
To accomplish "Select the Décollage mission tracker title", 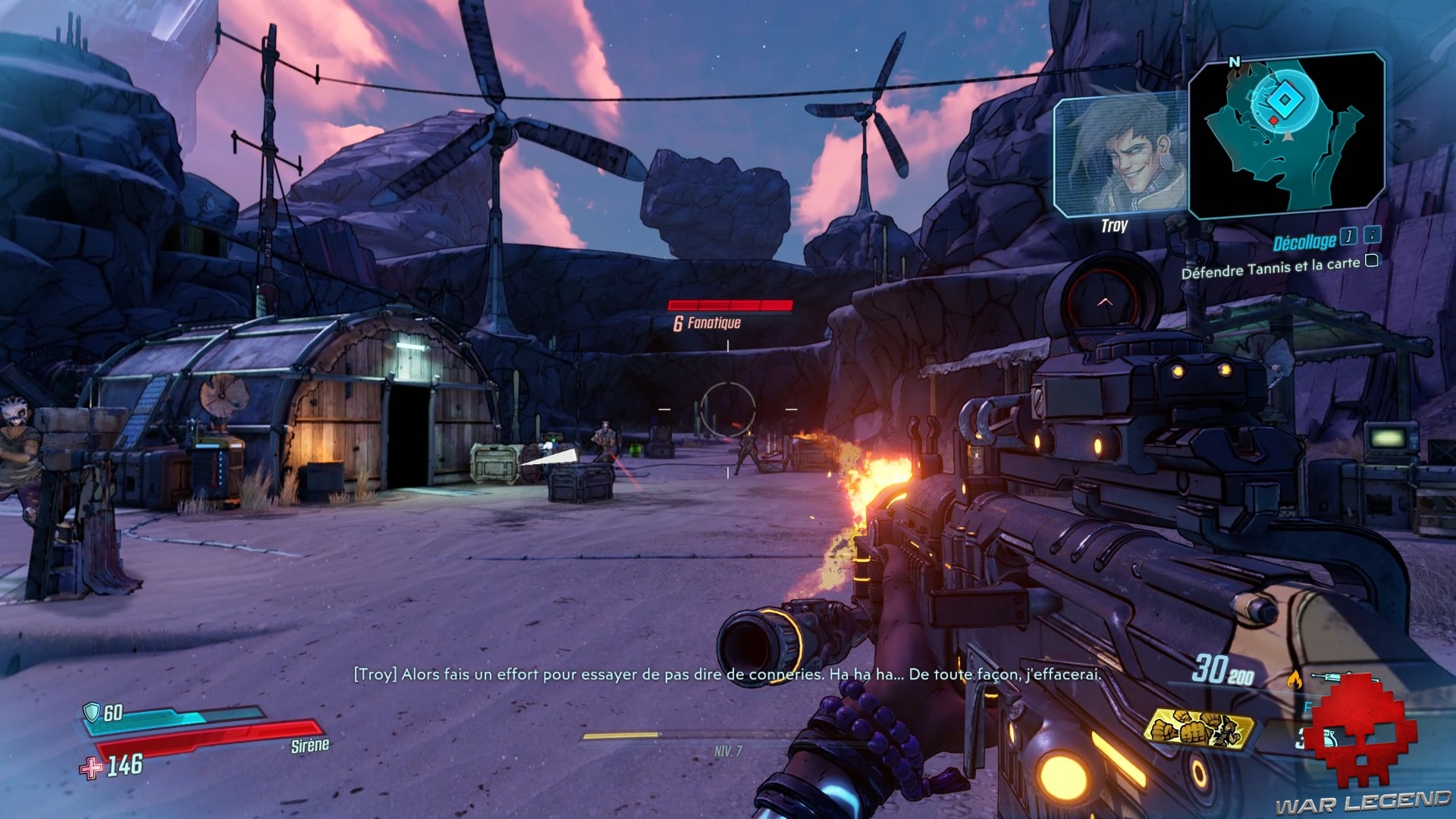I will [1304, 242].
